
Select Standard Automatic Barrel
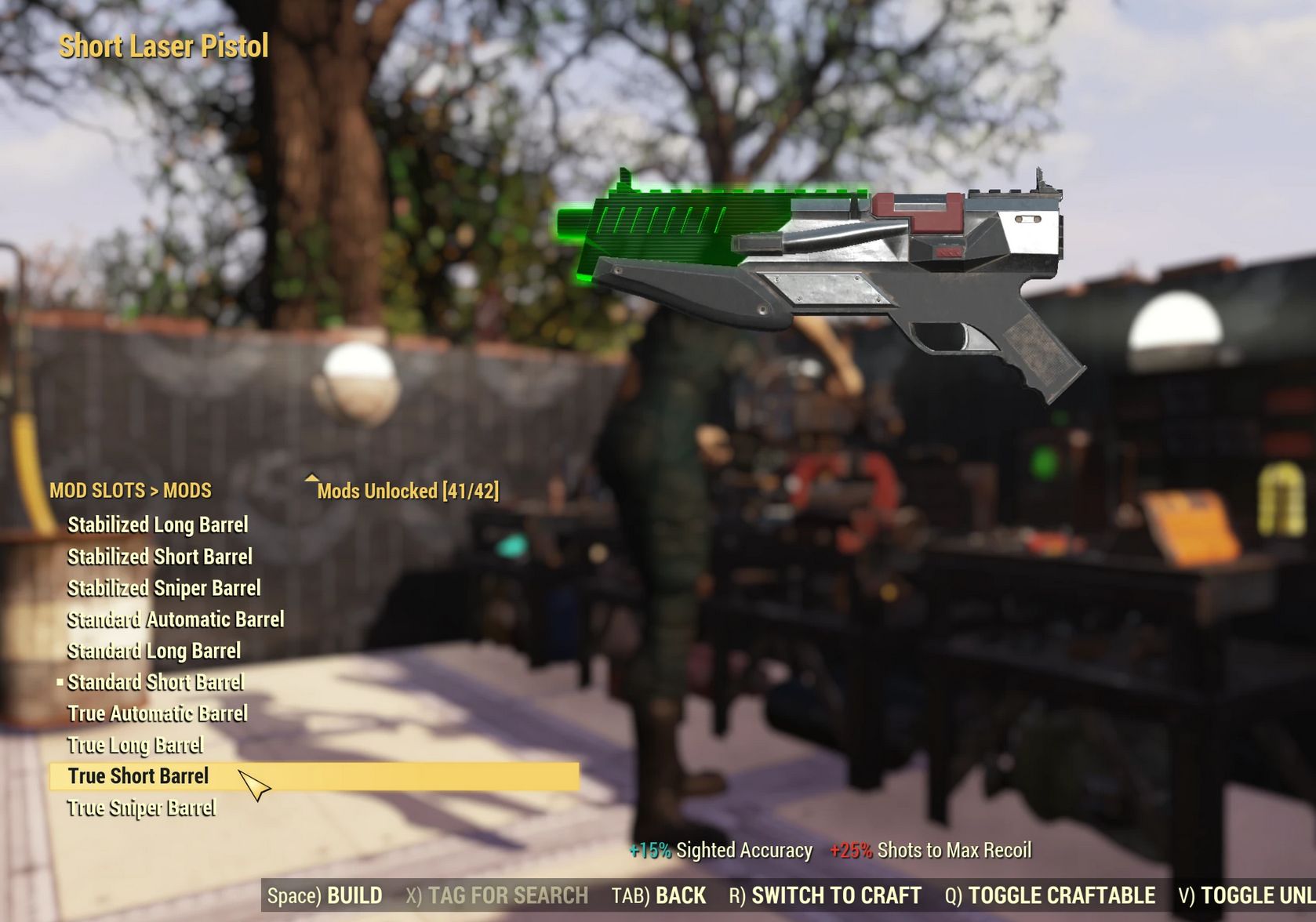[x=176, y=619]
